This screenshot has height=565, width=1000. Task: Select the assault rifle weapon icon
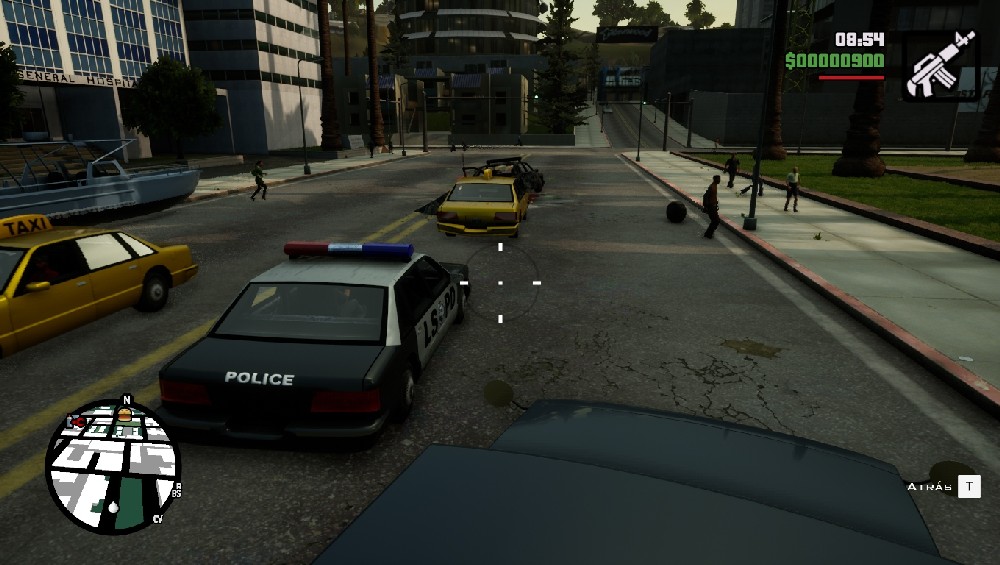click(940, 65)
